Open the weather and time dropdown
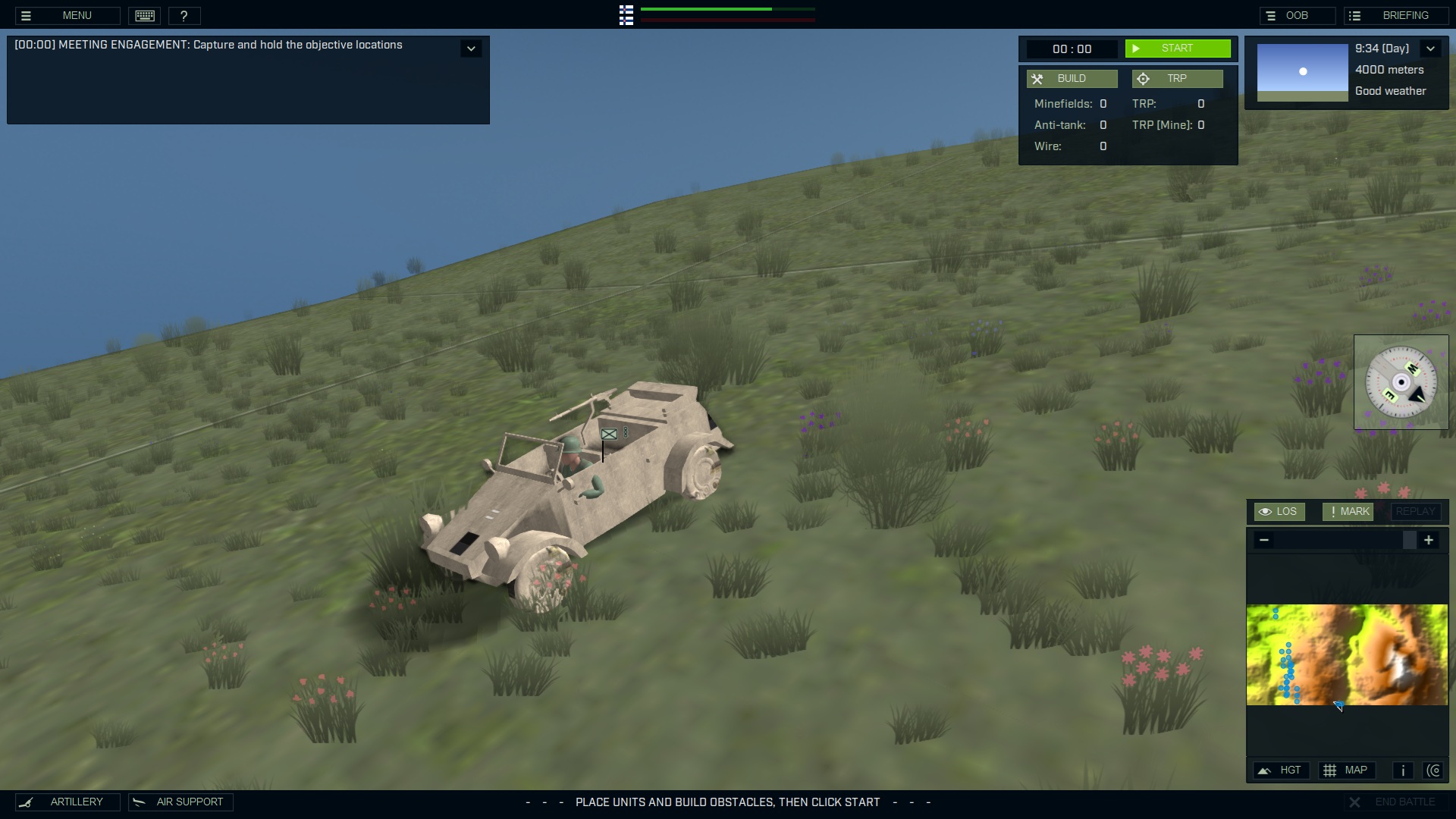 coord(1432,48)
